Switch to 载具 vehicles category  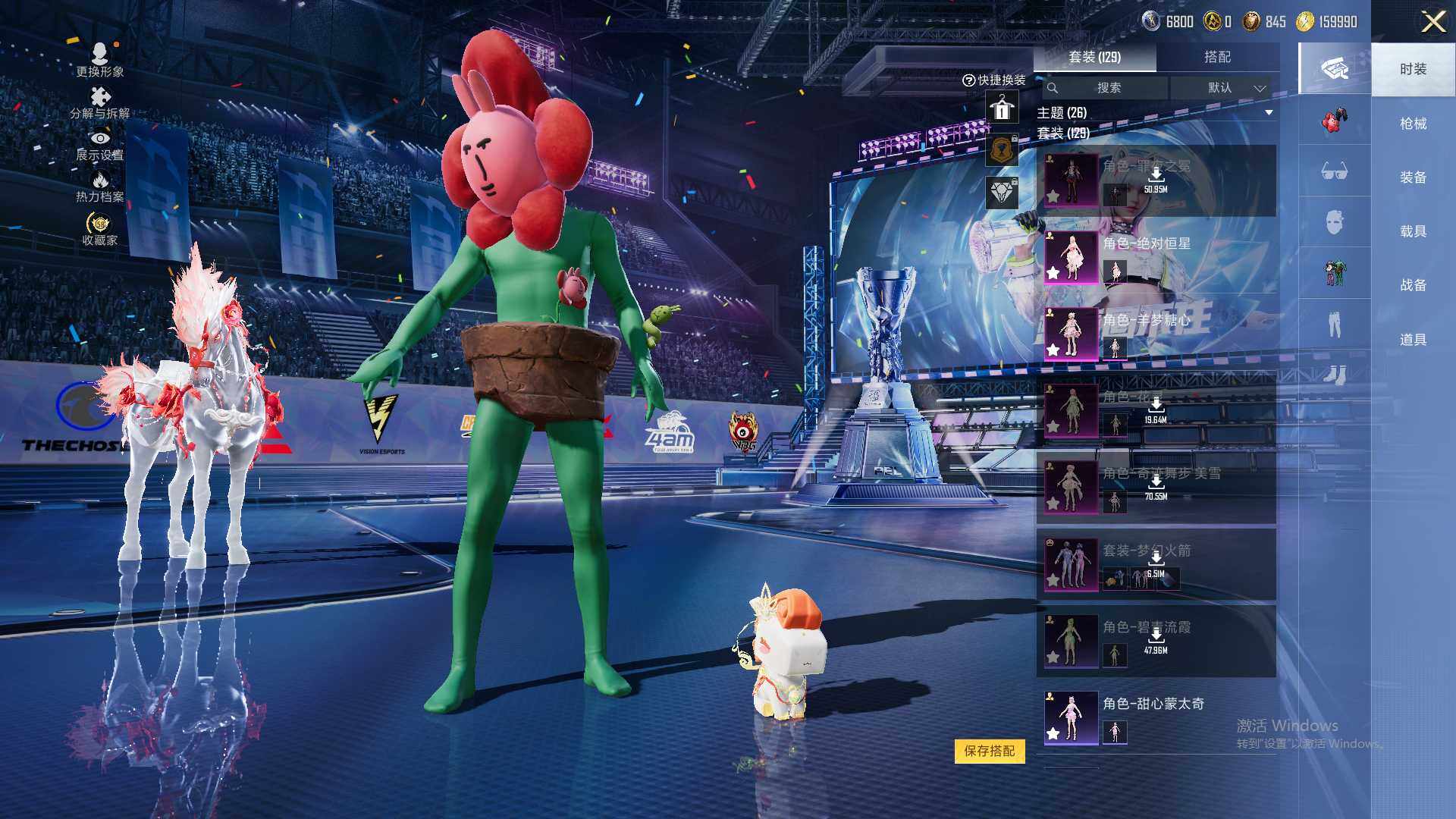[1413, 231]
